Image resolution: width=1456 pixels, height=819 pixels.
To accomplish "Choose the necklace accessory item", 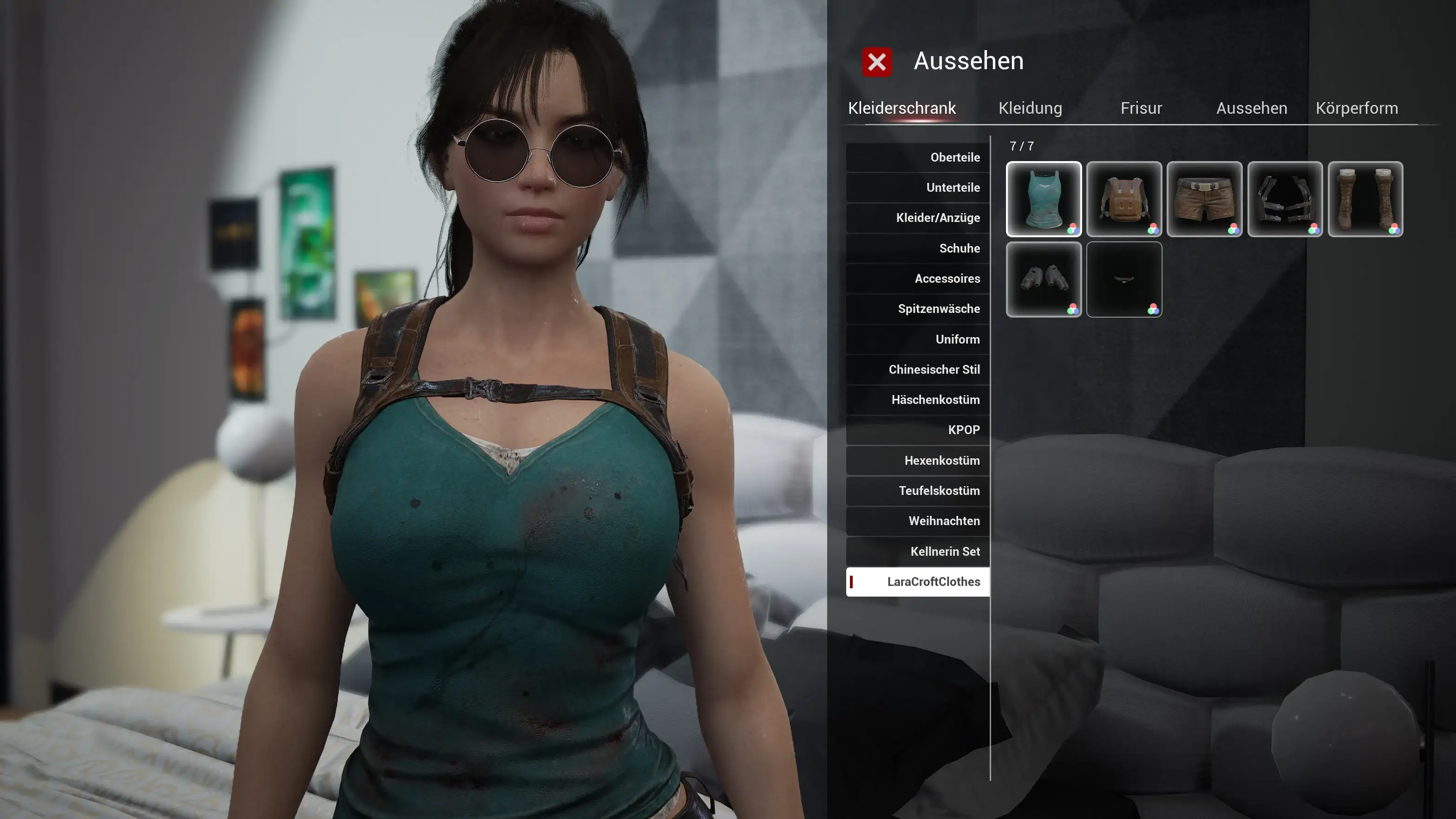I will pyautogui.click(x=1124, y=280).
